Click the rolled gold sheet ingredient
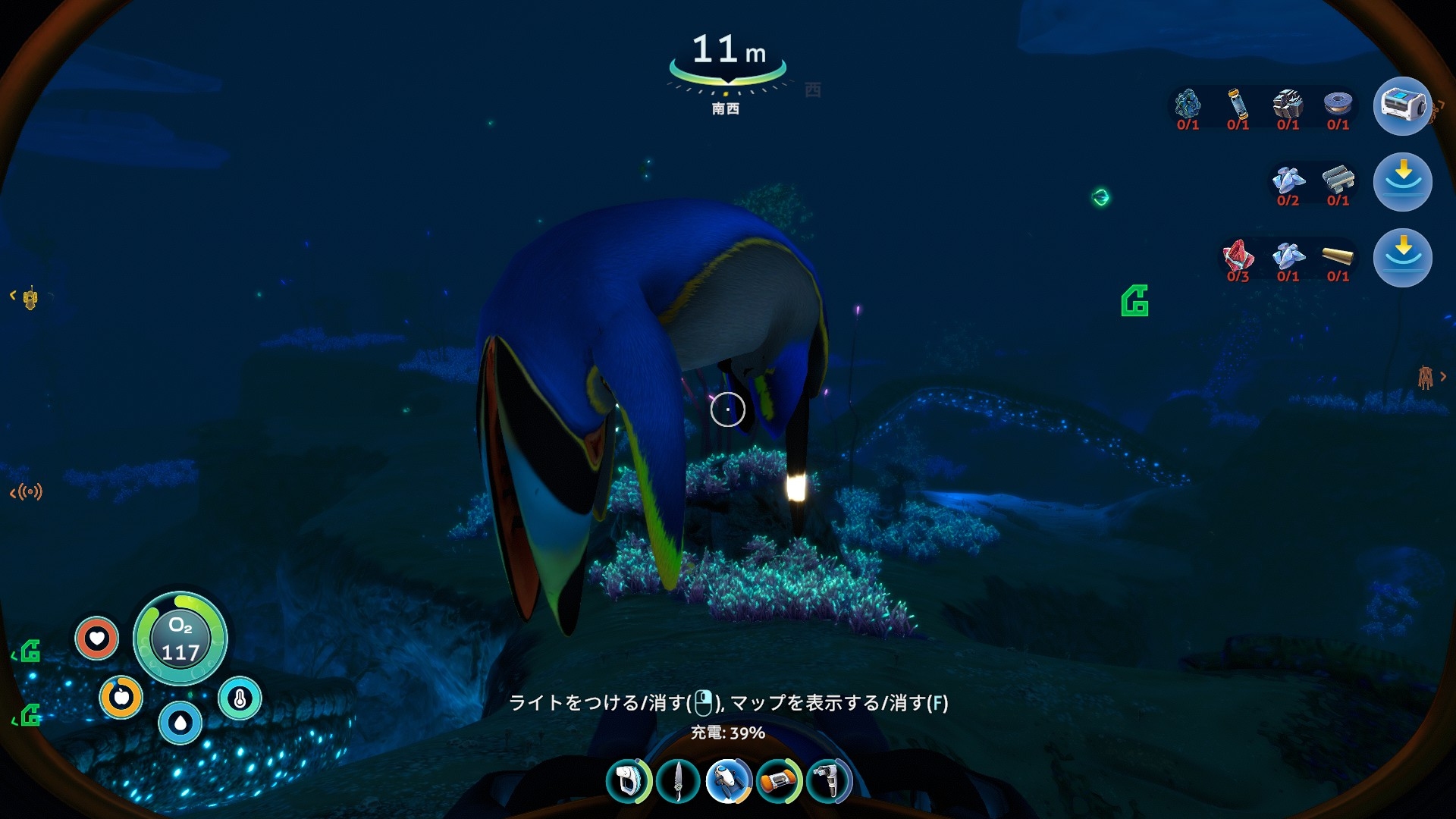Screen dimensions: 1456x819 tap(1338, 256)
